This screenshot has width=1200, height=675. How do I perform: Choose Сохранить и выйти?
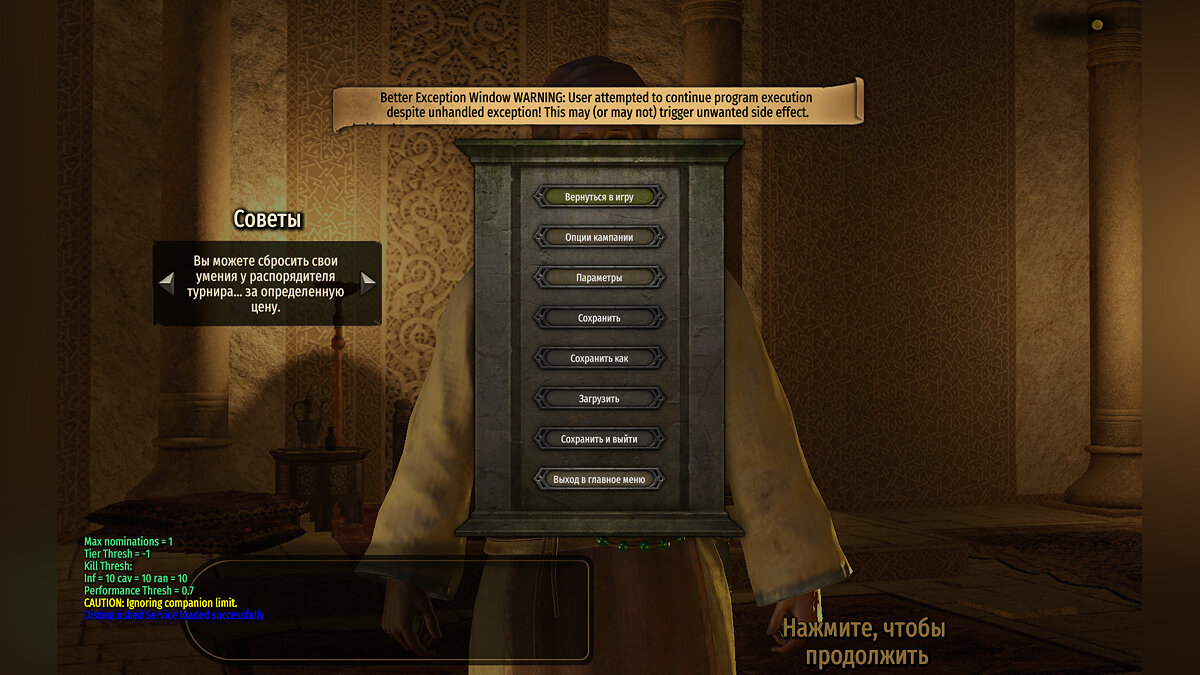click(599, 439)
